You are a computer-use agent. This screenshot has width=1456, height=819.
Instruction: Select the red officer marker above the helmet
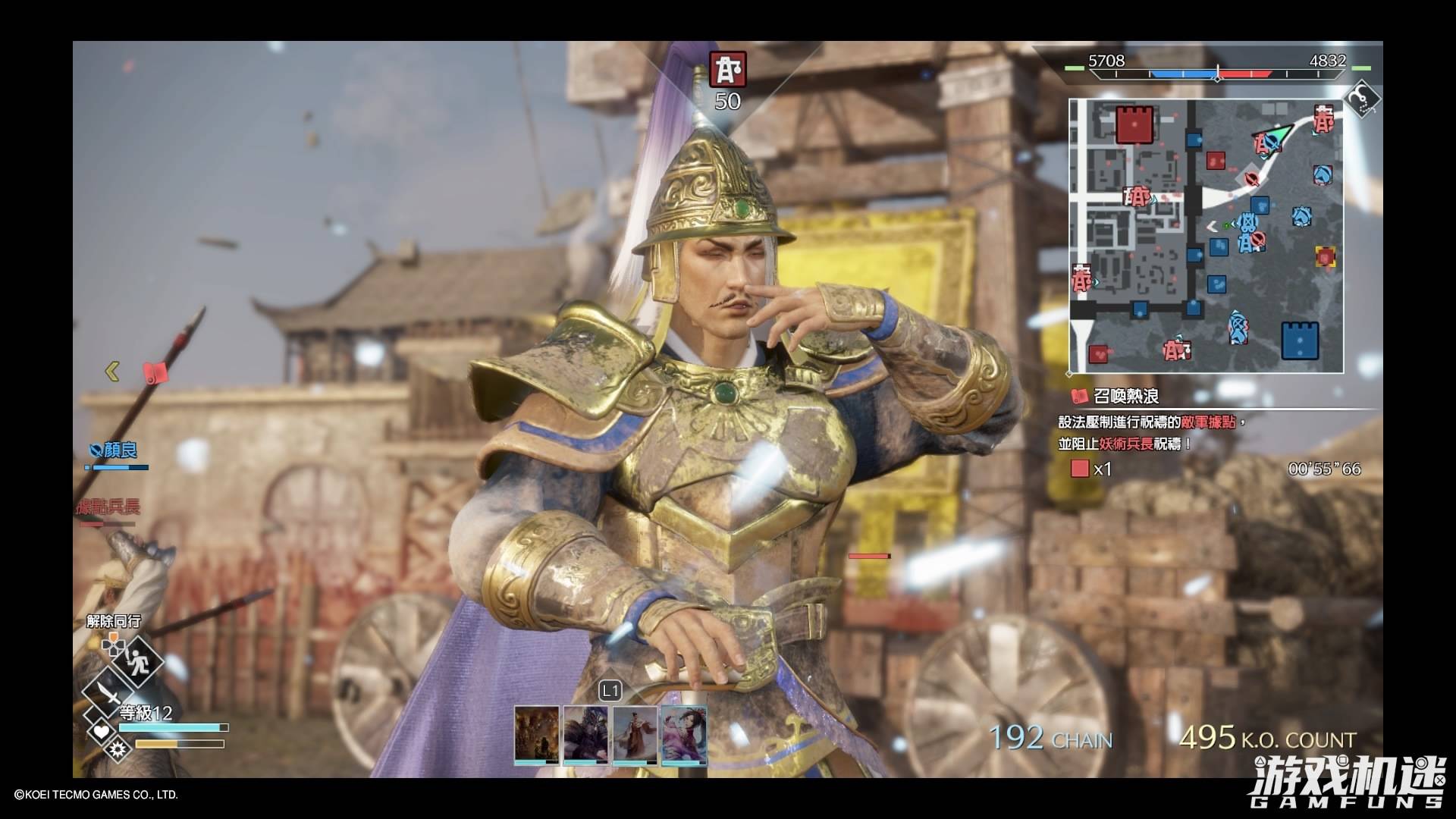[728, 69]
